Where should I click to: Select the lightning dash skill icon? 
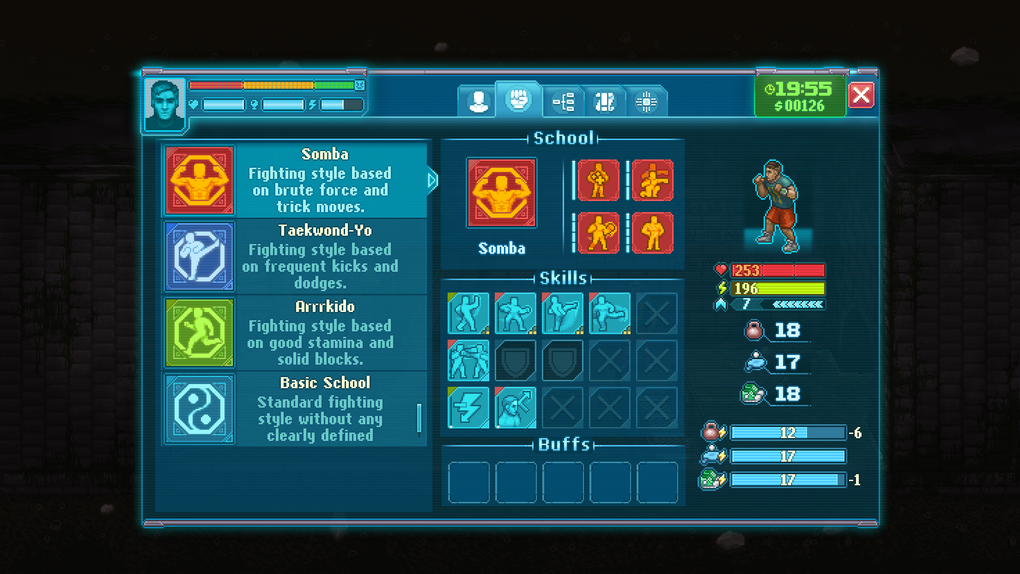pos(468,408)
